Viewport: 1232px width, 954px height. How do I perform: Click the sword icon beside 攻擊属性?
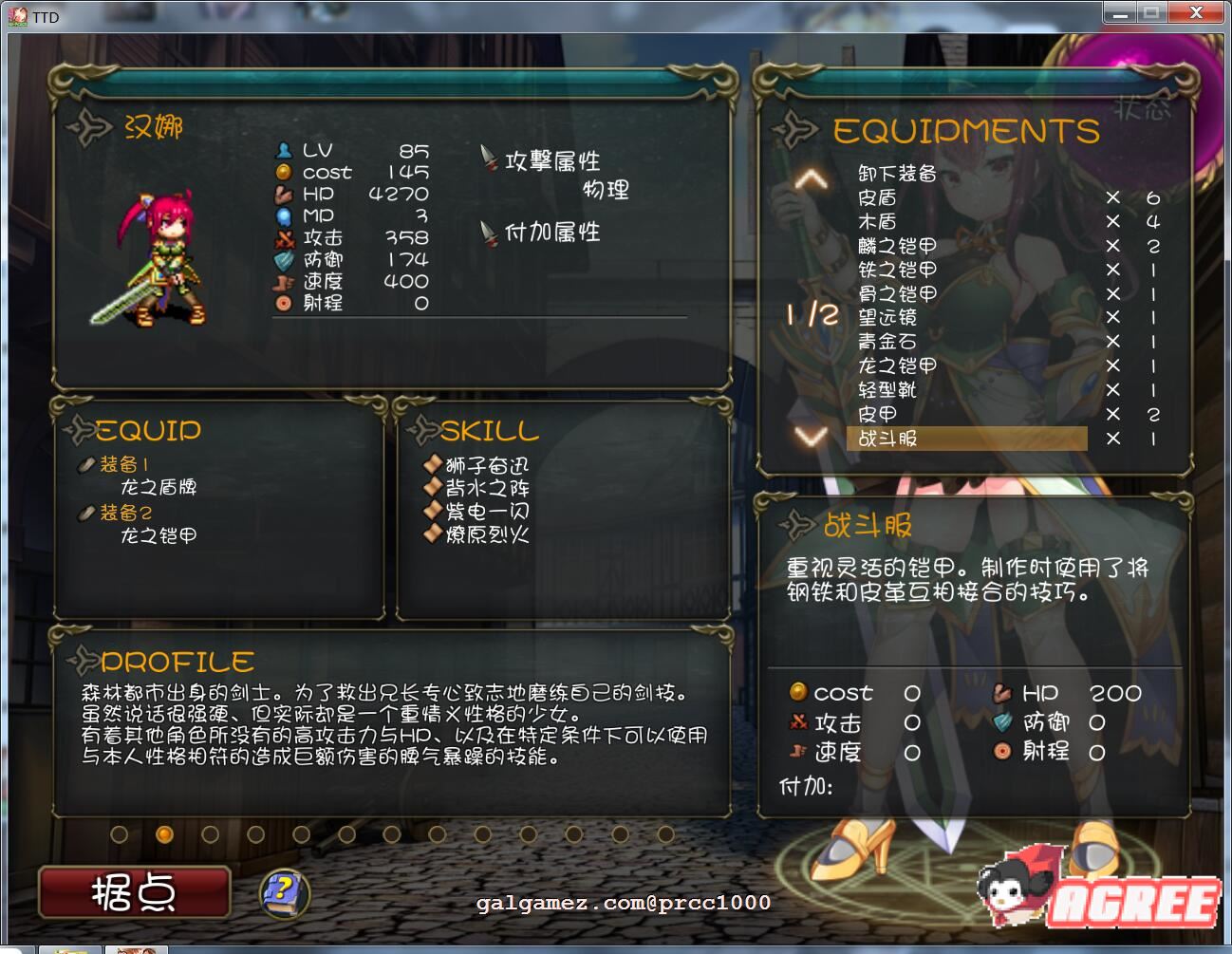click(487, 157)
